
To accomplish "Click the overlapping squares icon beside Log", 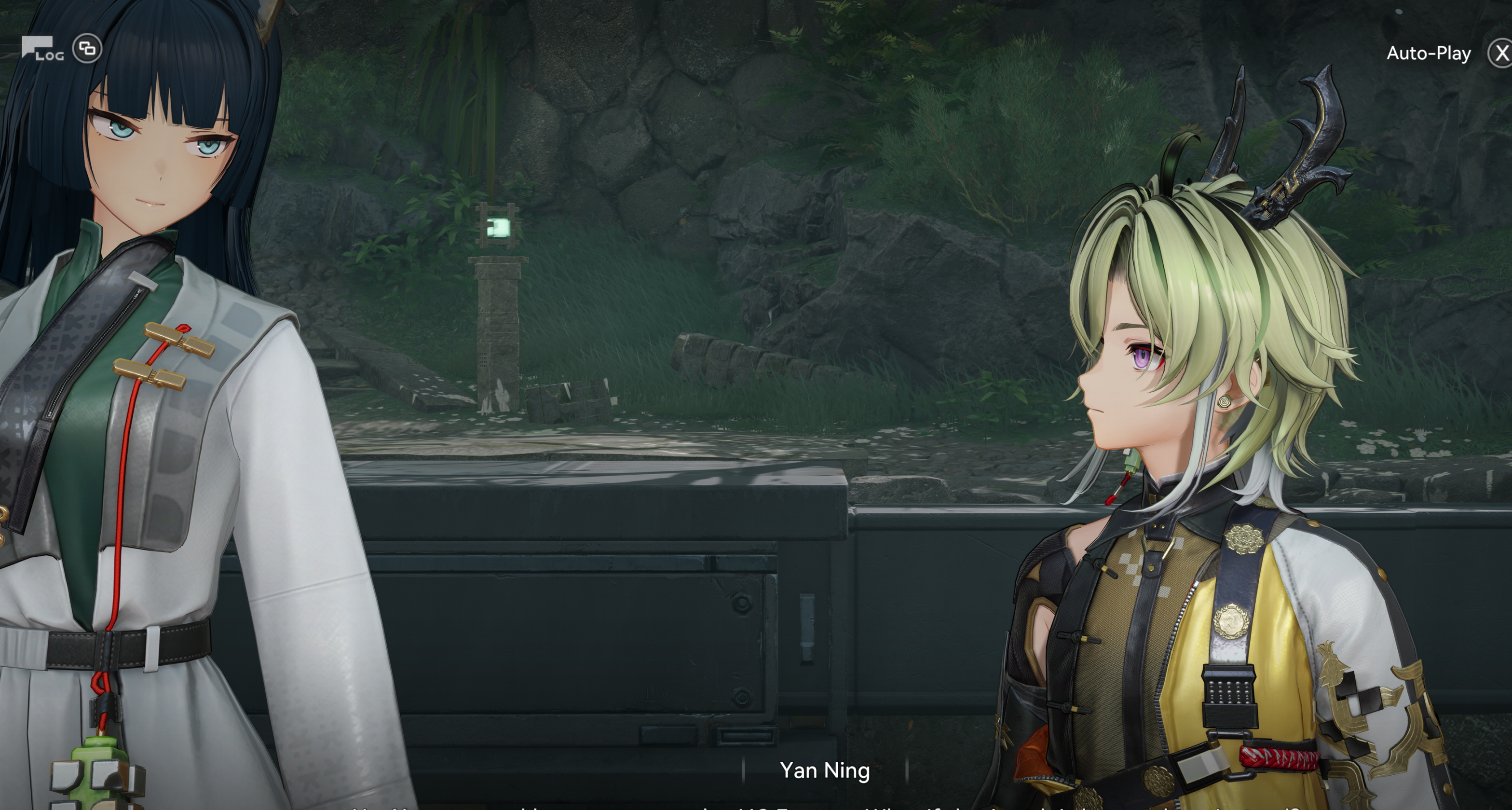I will 87,49.
